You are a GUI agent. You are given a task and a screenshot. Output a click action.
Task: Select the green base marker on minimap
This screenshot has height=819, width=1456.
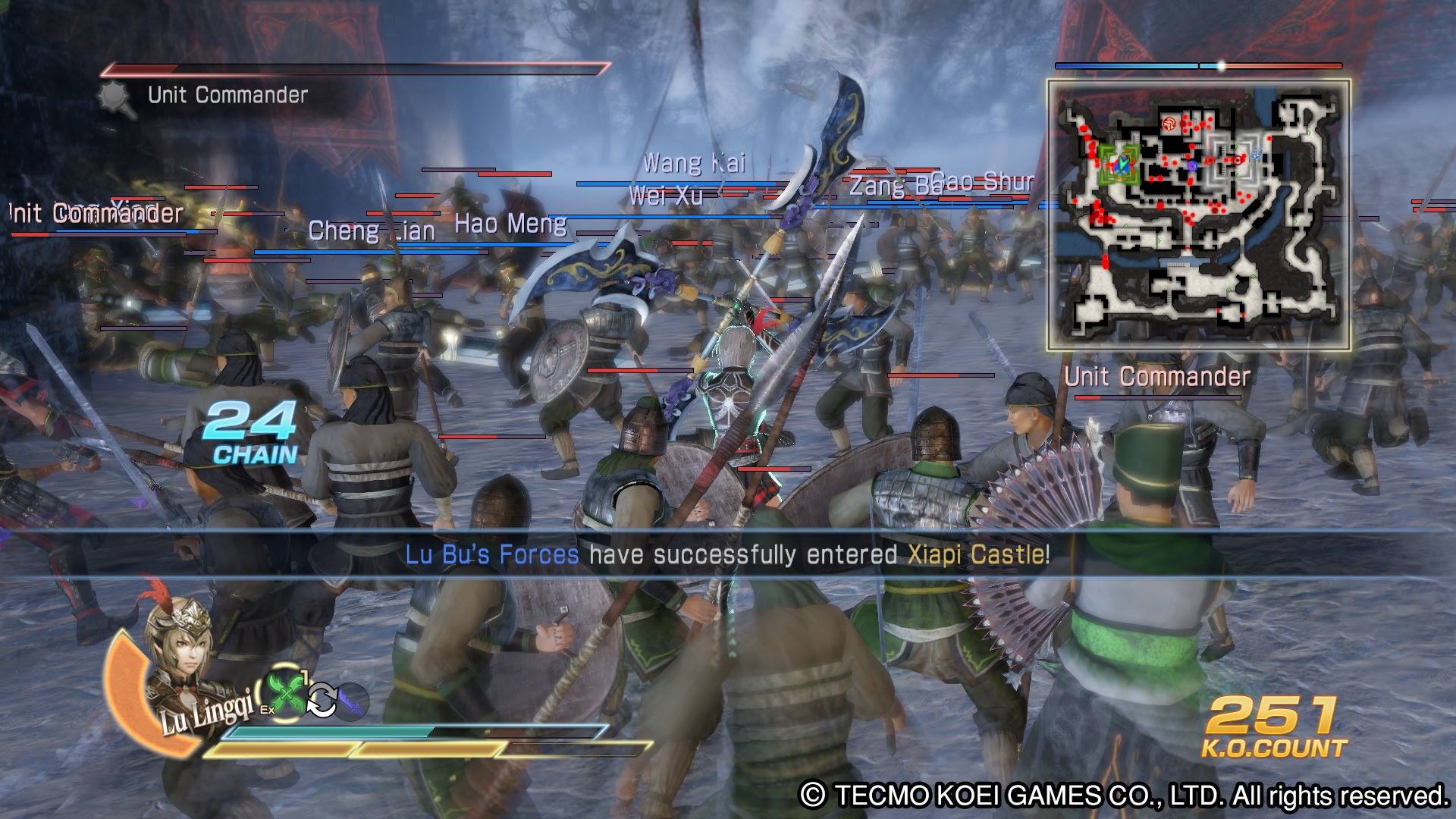point(1119,163)
